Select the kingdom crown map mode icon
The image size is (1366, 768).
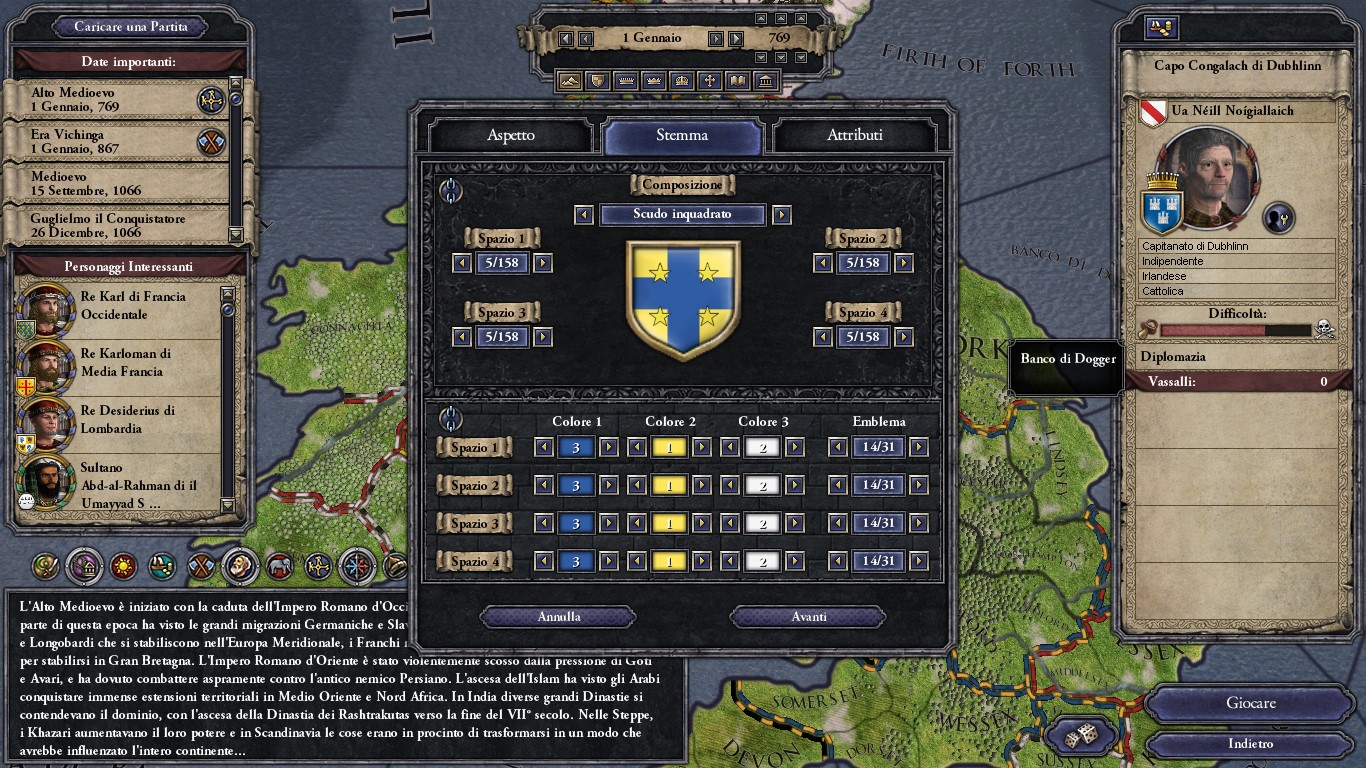(x=653, y=81)
